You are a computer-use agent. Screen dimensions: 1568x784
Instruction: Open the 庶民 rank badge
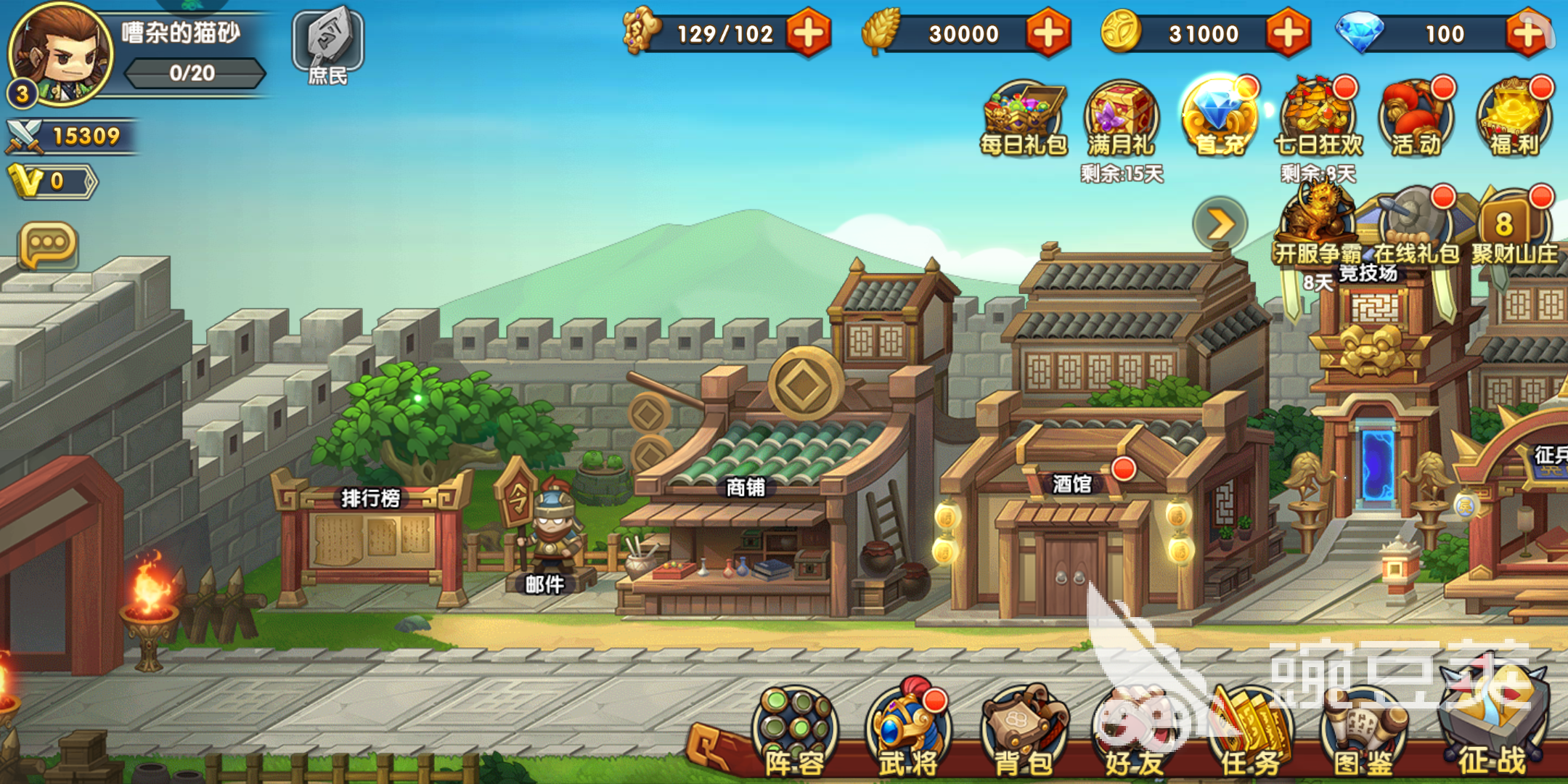tap(327, 45)
